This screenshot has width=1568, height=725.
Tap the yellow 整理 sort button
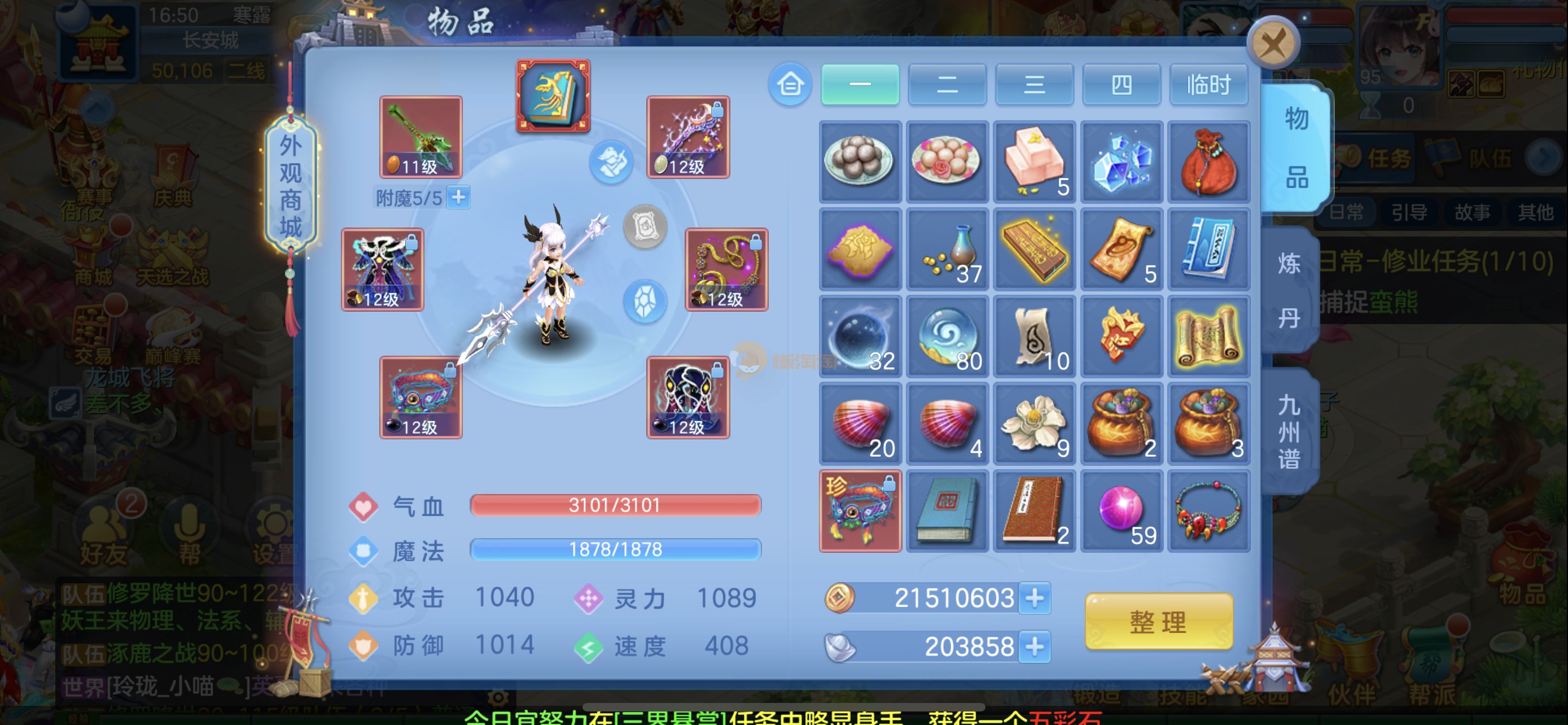coord(1158,622)
